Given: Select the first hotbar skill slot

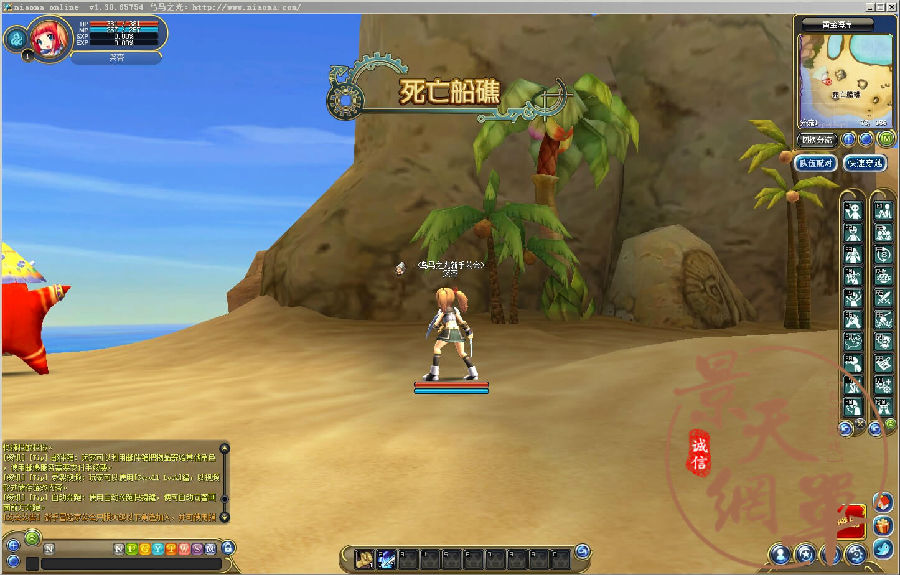Looking at the screenshot, I should tap(365, 558).
